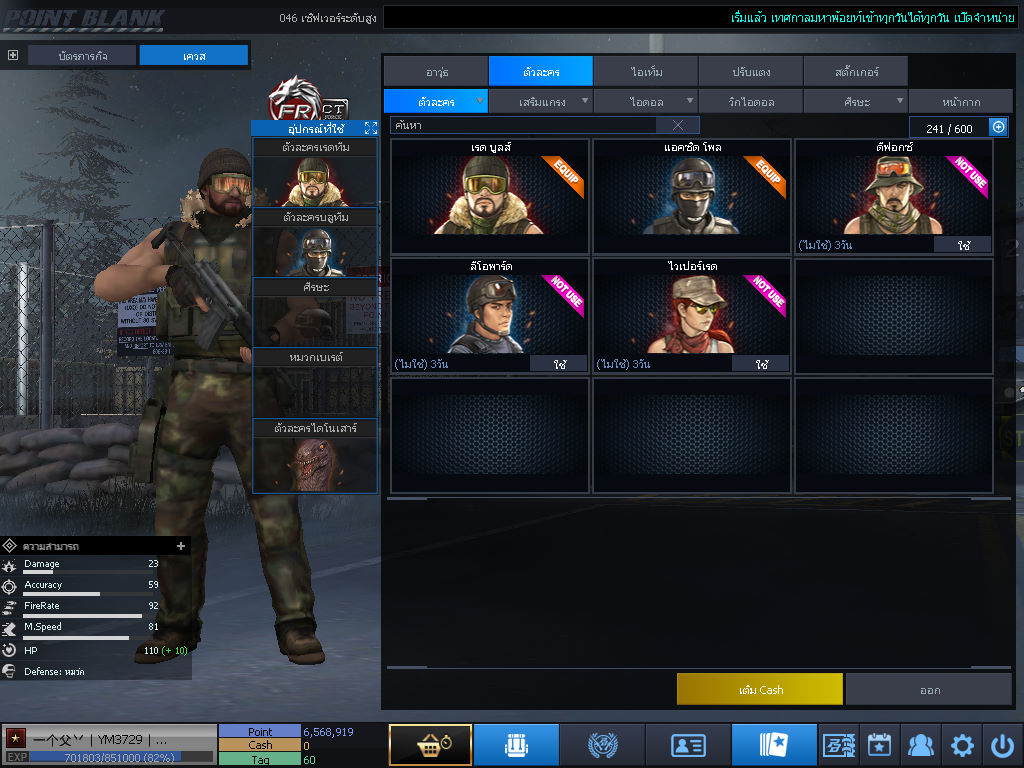This screenshot has height=768, width=1024.
Task: Use the ไวเปอร์เรด character
Action: click(x=761, y=365)
